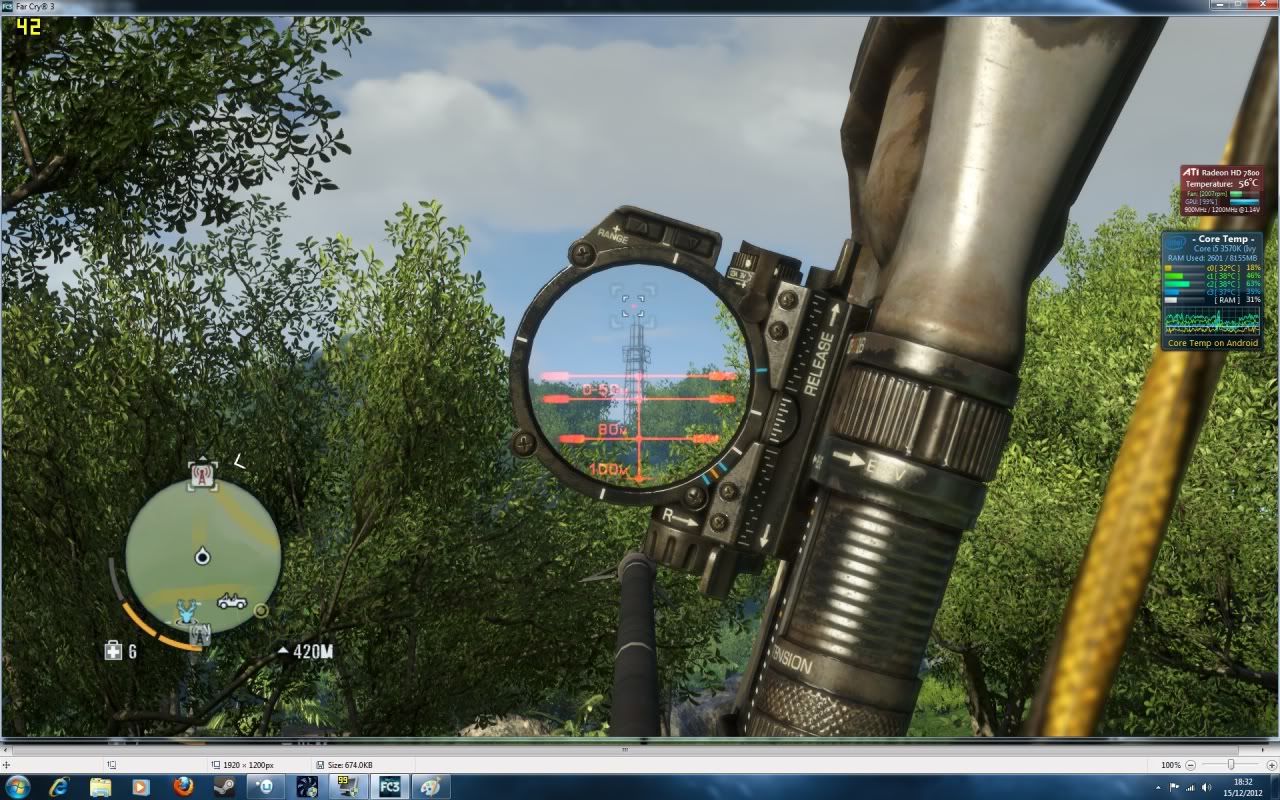Open the Start menu
Screen dimensions: 1280x800
pyautogui.click(x=18, y=787)
